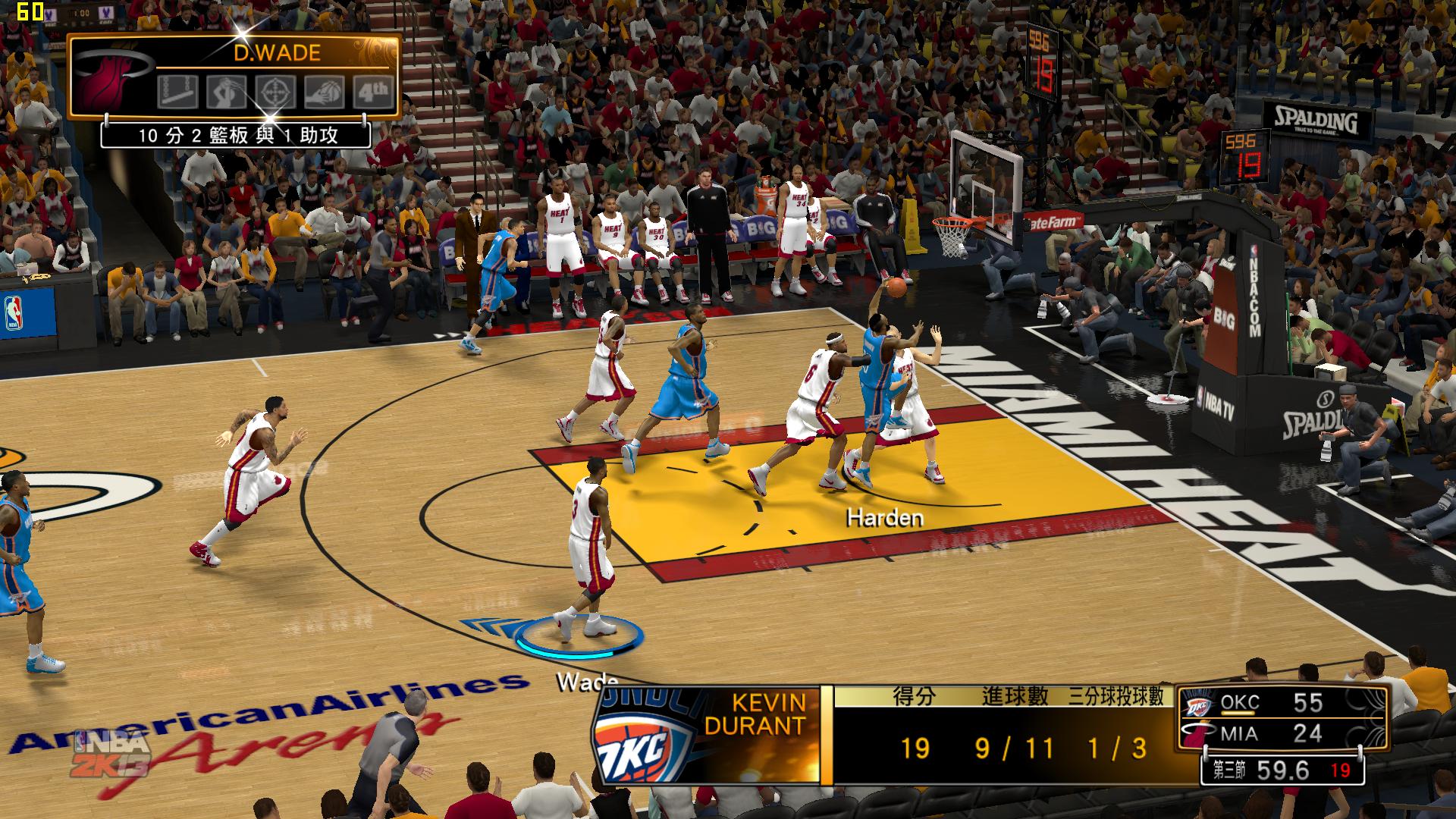
Task: Select the hand-on-basketball skill icon
Action: pyautogui.click(x=325, y=92)
